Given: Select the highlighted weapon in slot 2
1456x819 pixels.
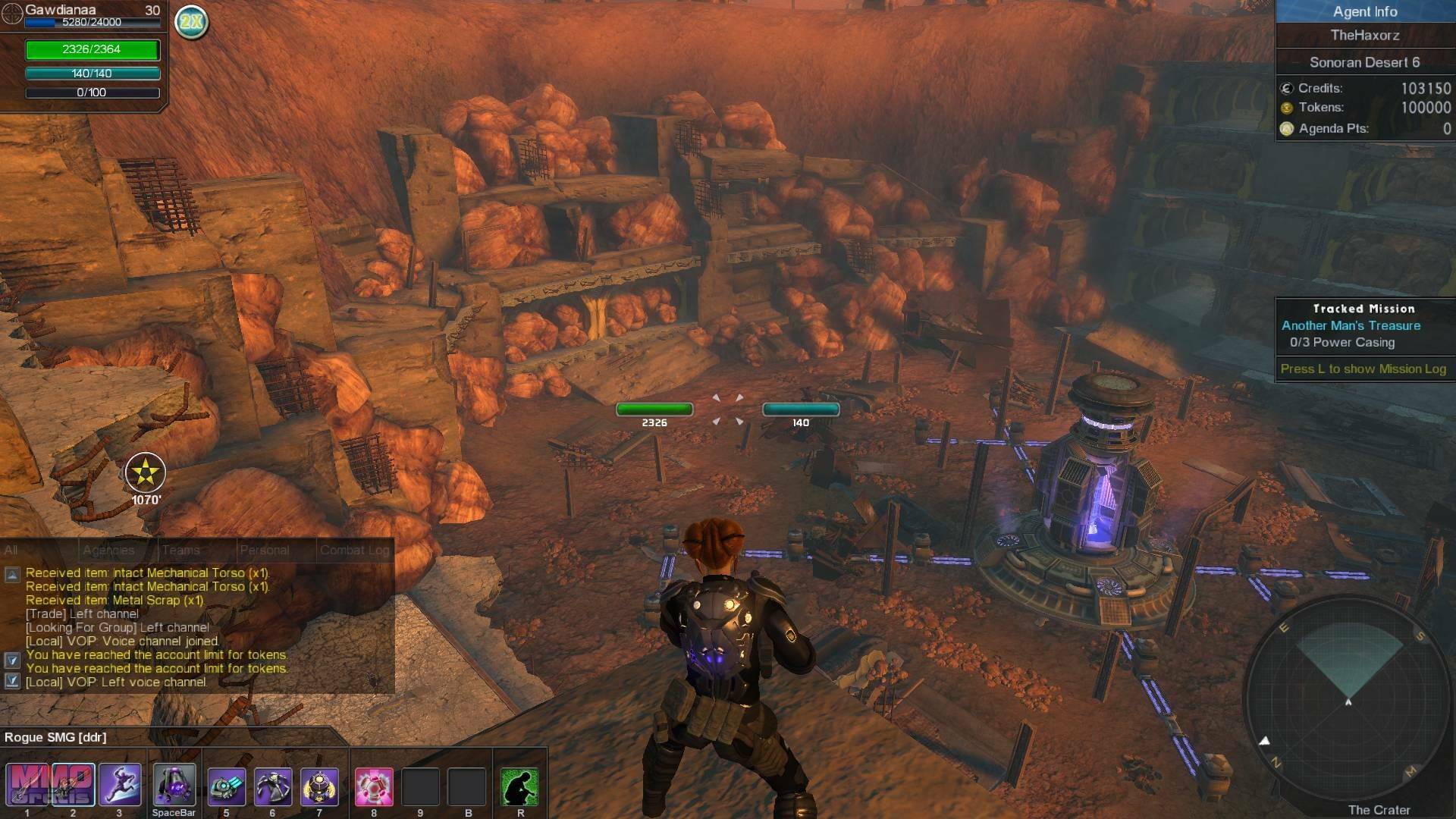Looking at the screenshot, I should click(74, 785).
